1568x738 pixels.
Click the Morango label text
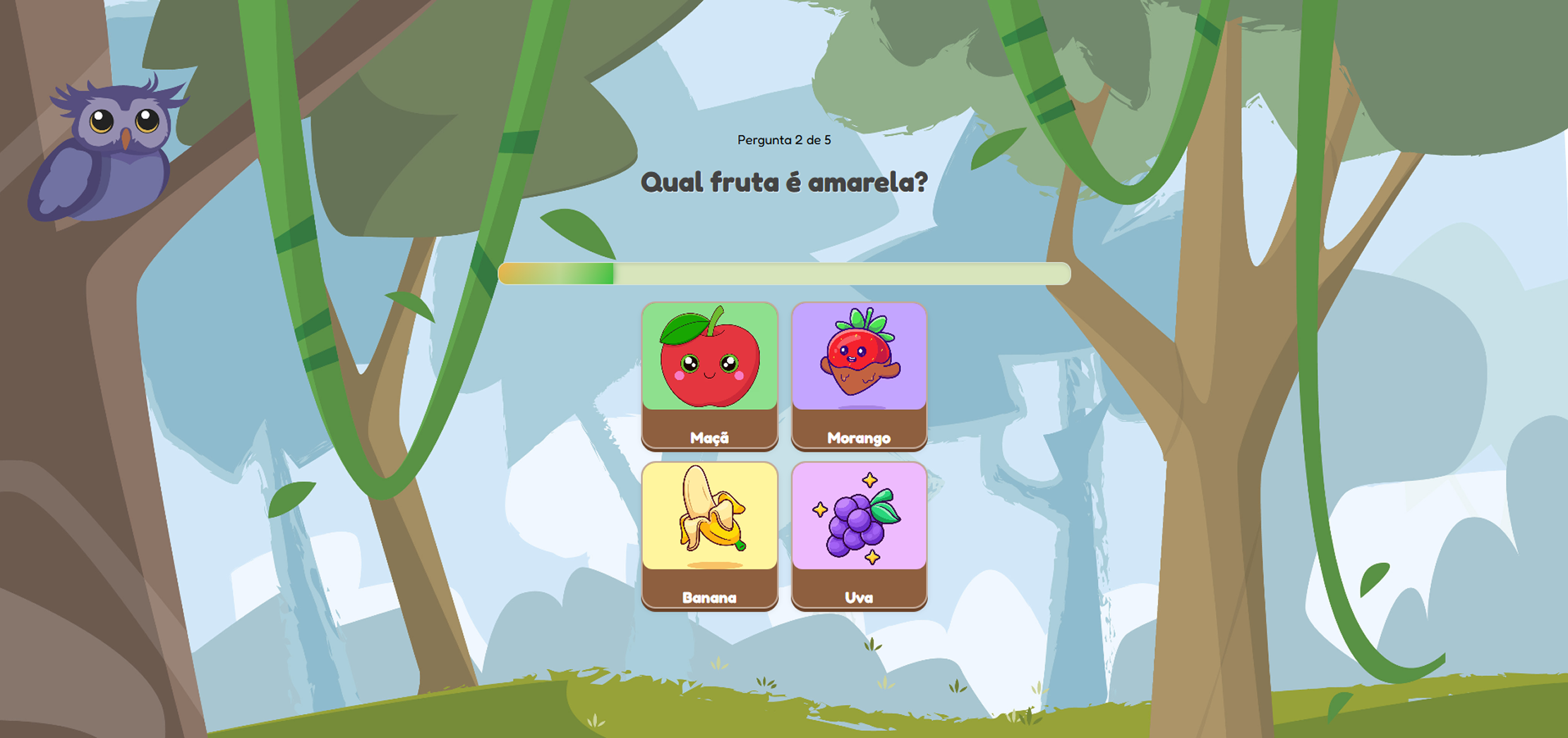pyautogui.click(x=859, y=437)
